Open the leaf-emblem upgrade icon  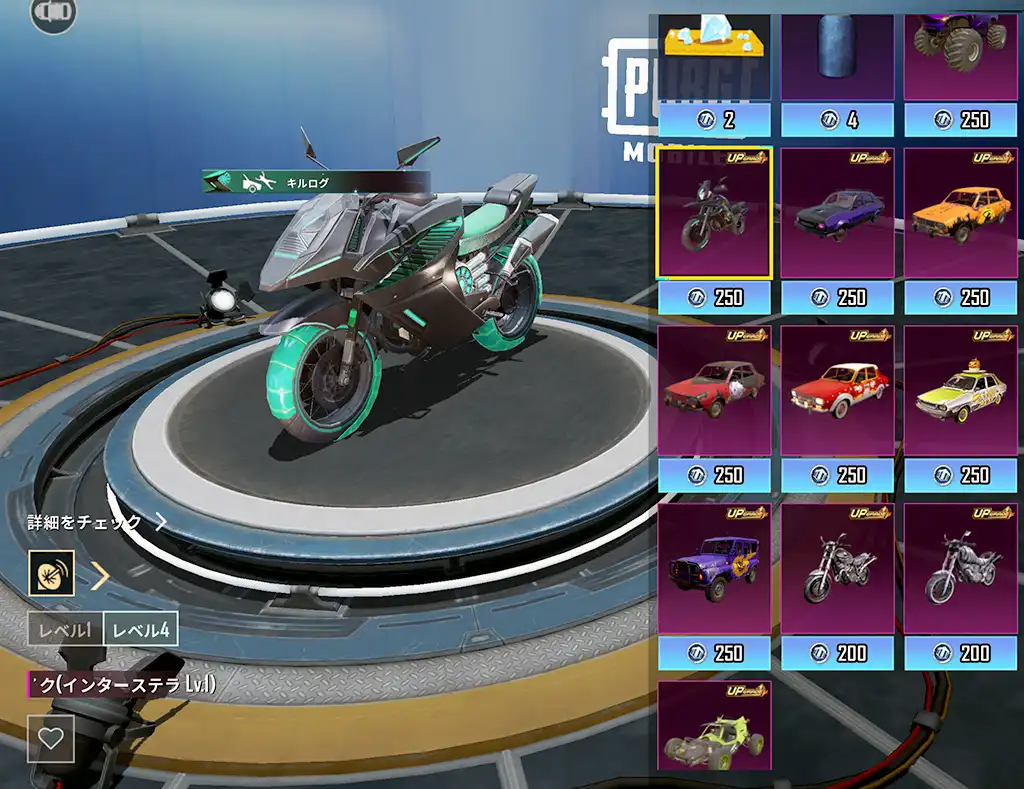point(51,574)
